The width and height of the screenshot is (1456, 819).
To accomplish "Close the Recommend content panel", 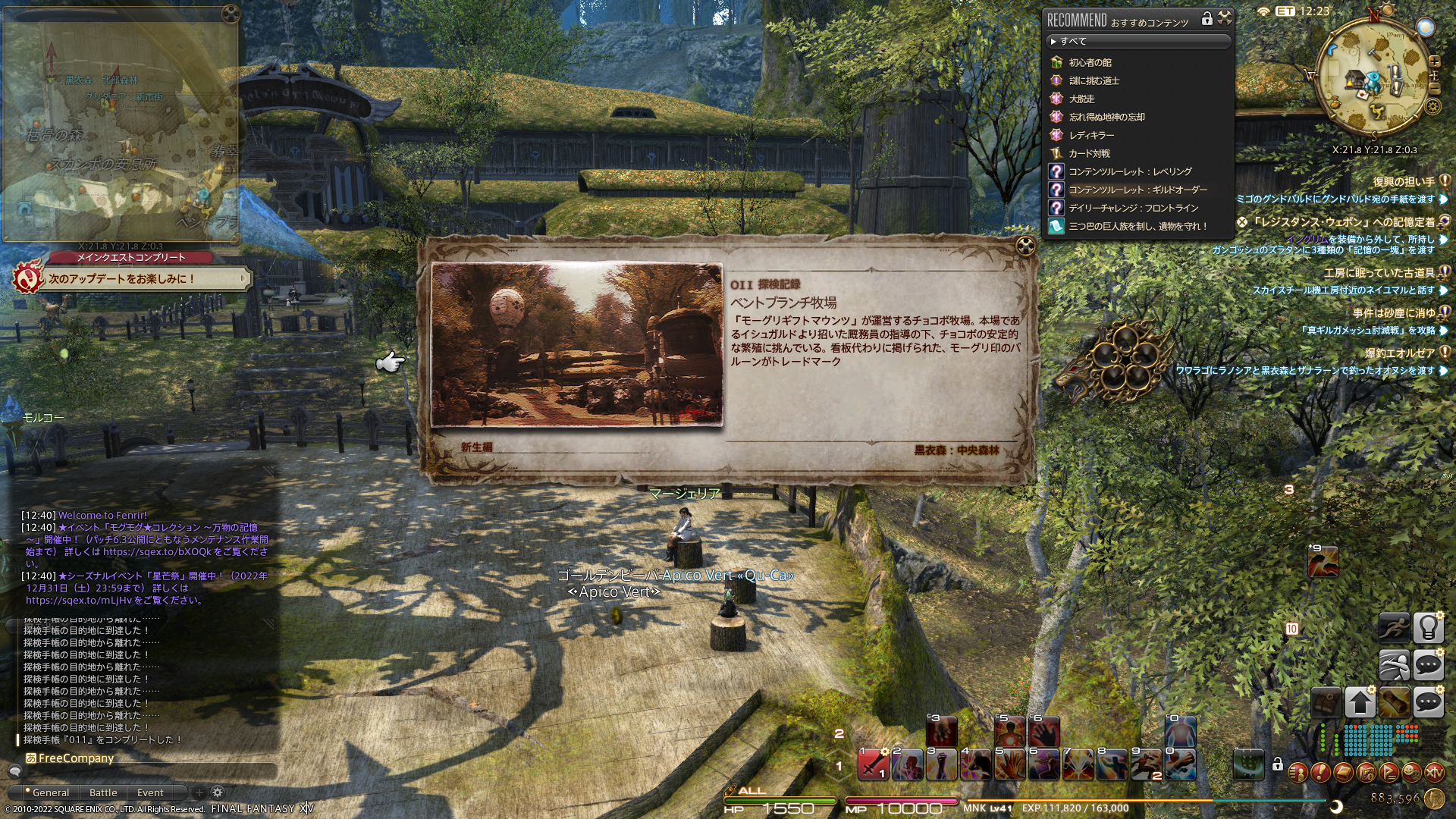I will coord(1225,18).
